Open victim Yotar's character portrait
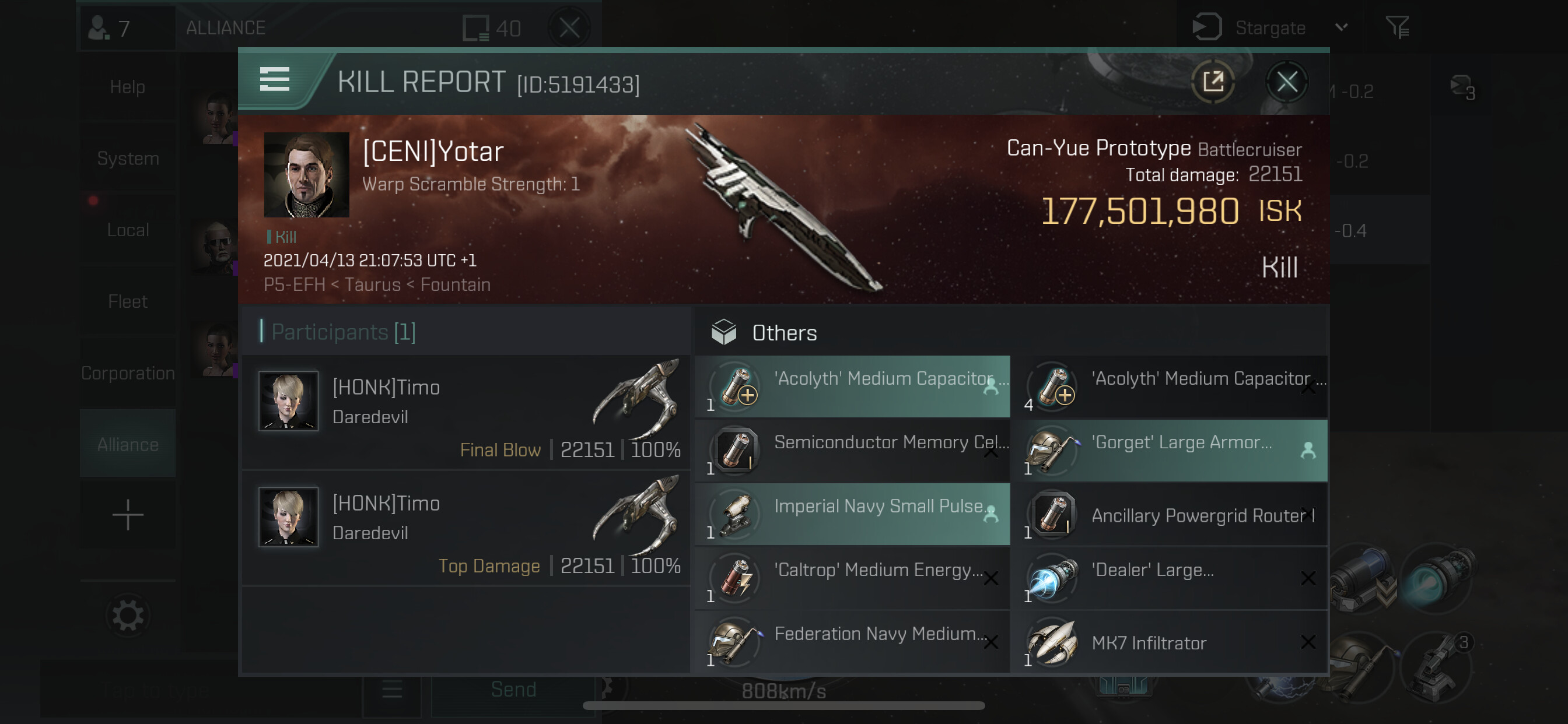 (306, 175)
